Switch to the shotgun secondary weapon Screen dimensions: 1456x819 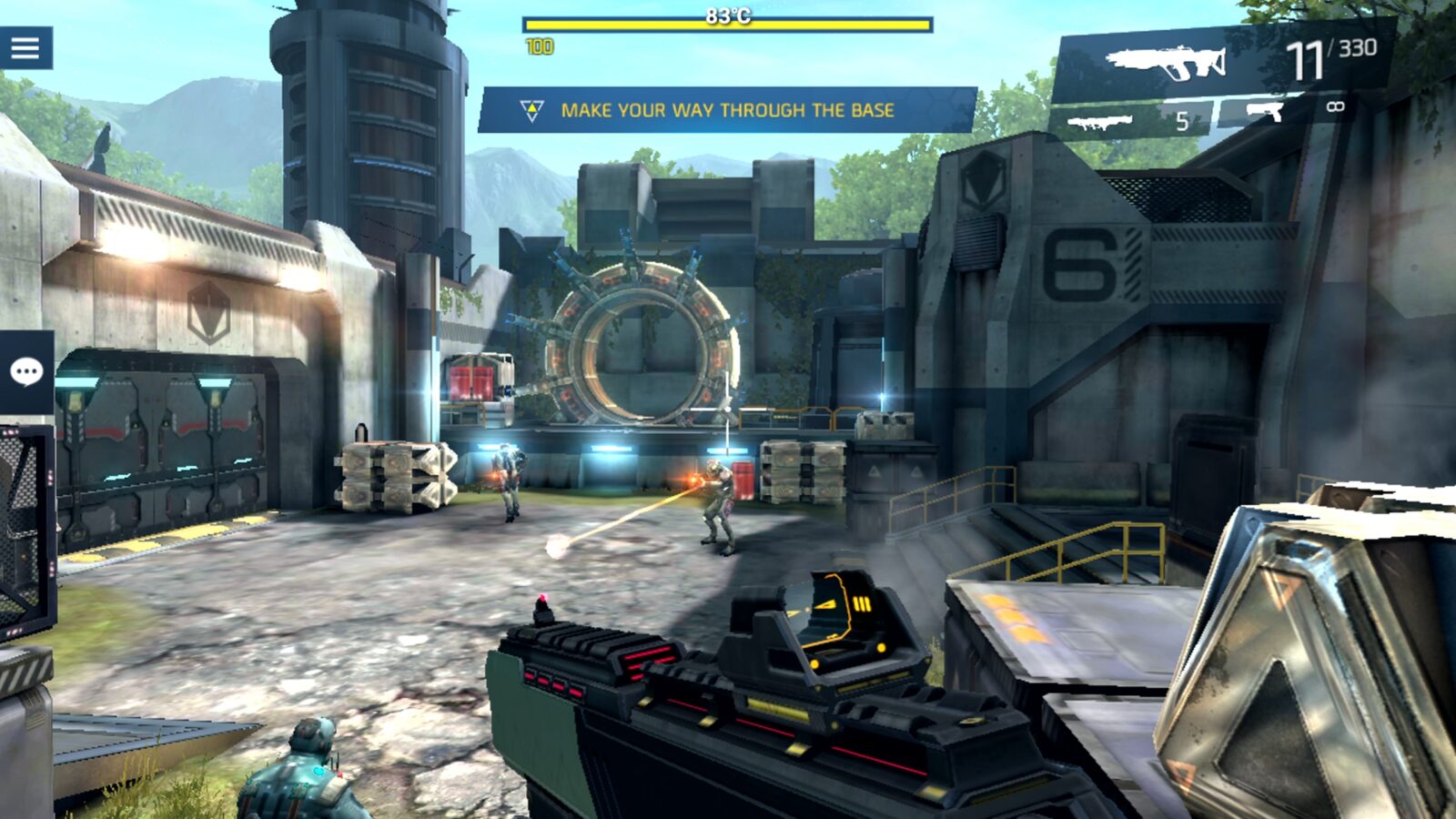click(x=1102, y=121)
